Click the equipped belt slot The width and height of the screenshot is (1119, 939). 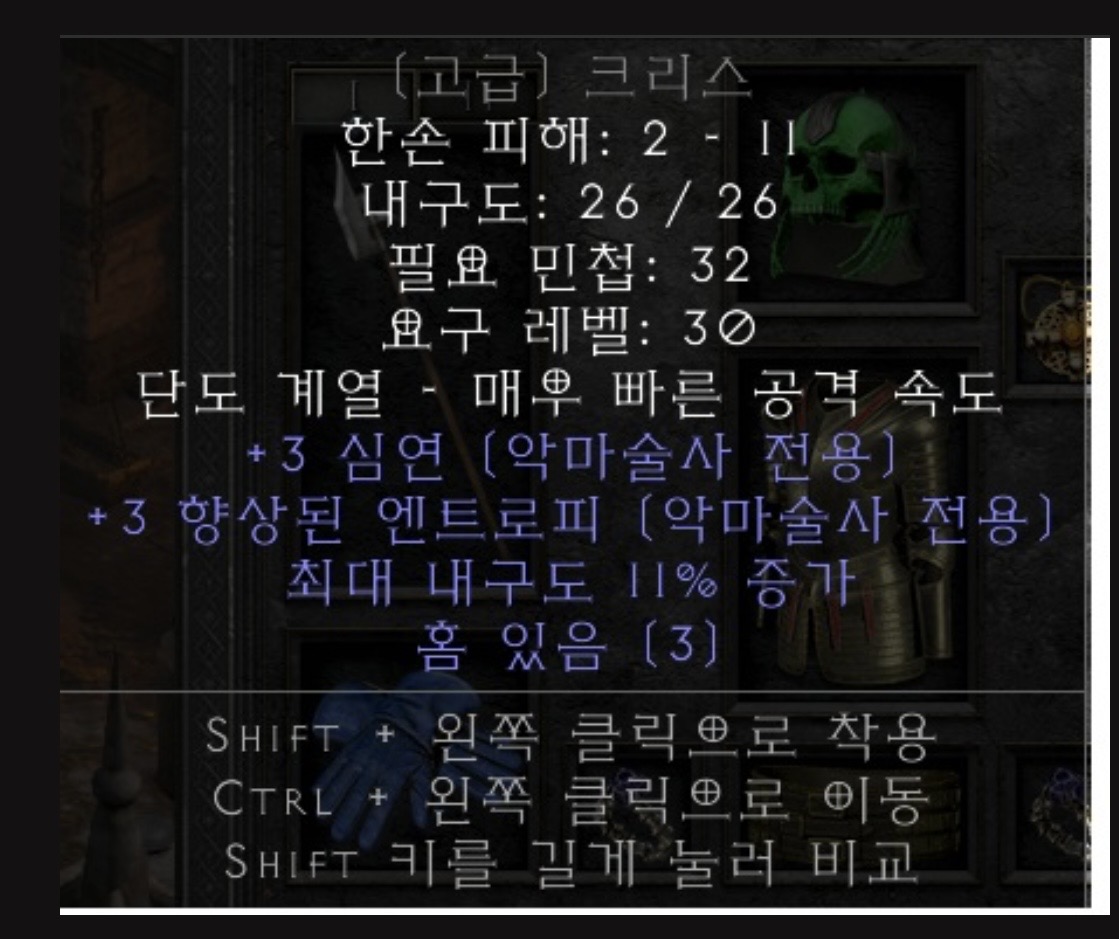(x=858, y=800)
